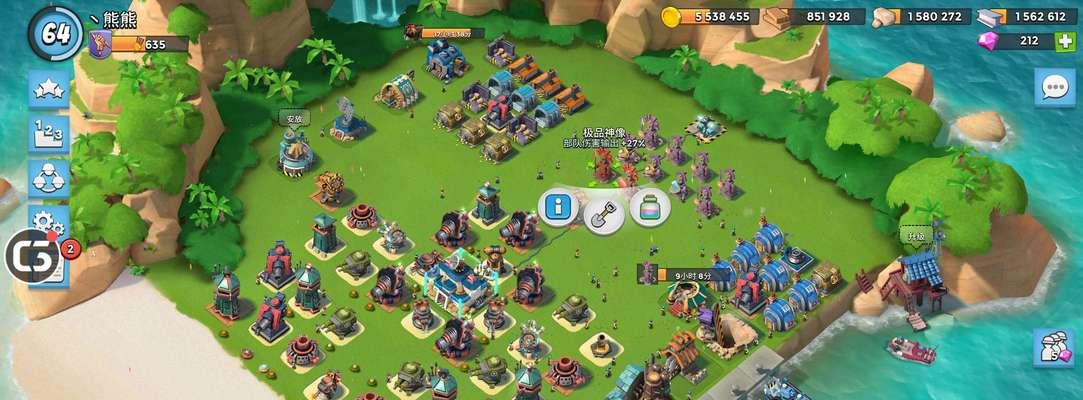Open the troops and diamond button

point(1054,346)
